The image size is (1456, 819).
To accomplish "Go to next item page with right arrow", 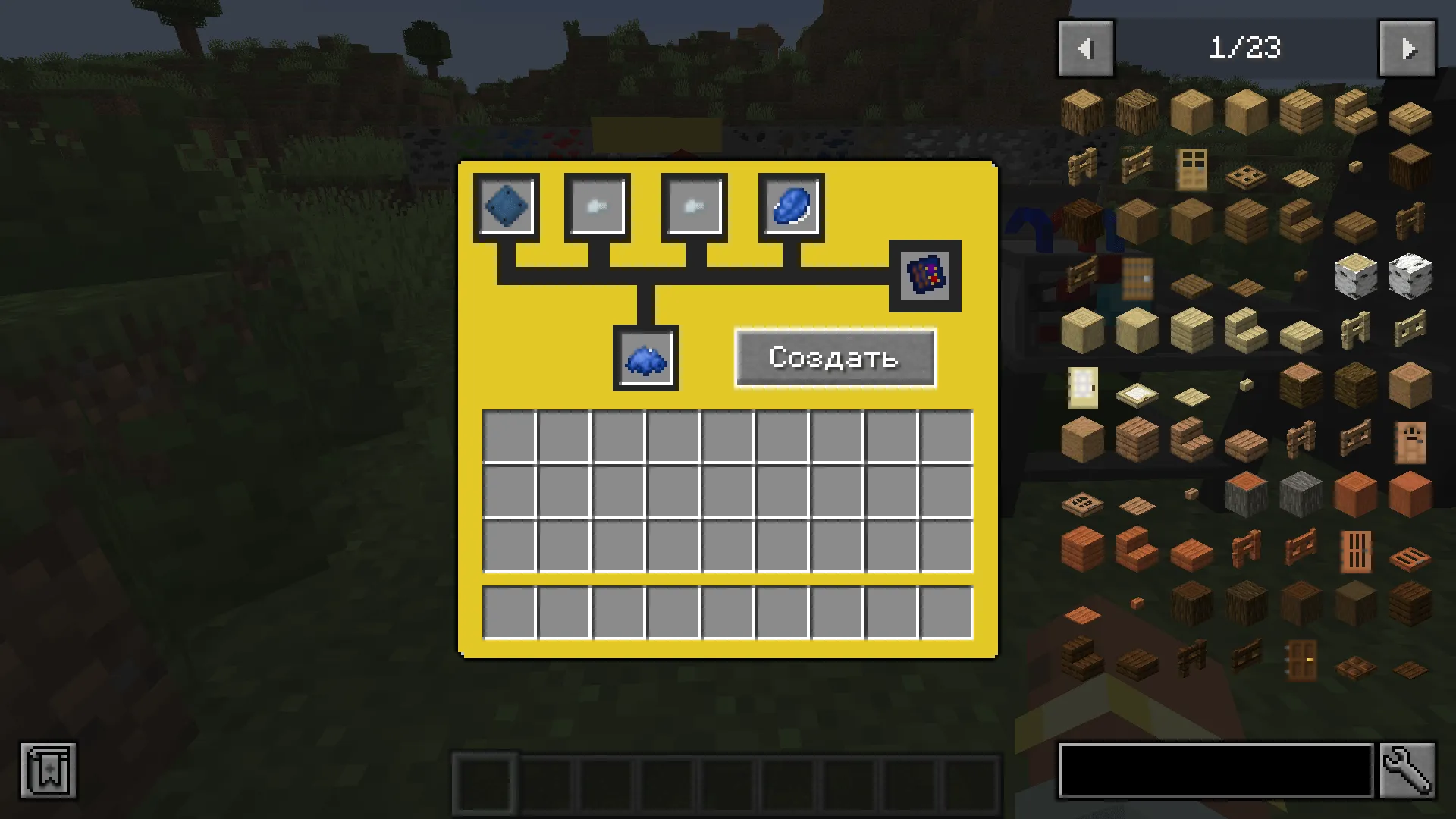I will point(1407,48).
